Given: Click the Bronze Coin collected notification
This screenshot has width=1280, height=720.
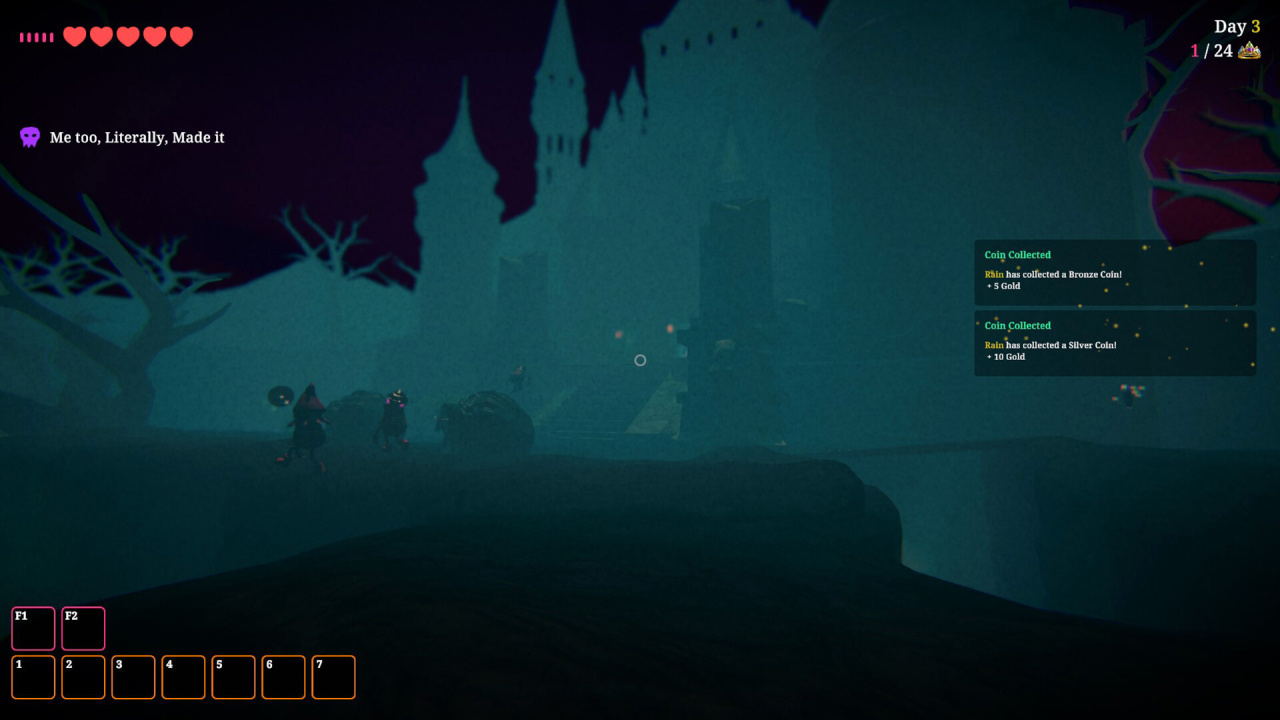Looking at the screenshot, I should (1115, 272).
